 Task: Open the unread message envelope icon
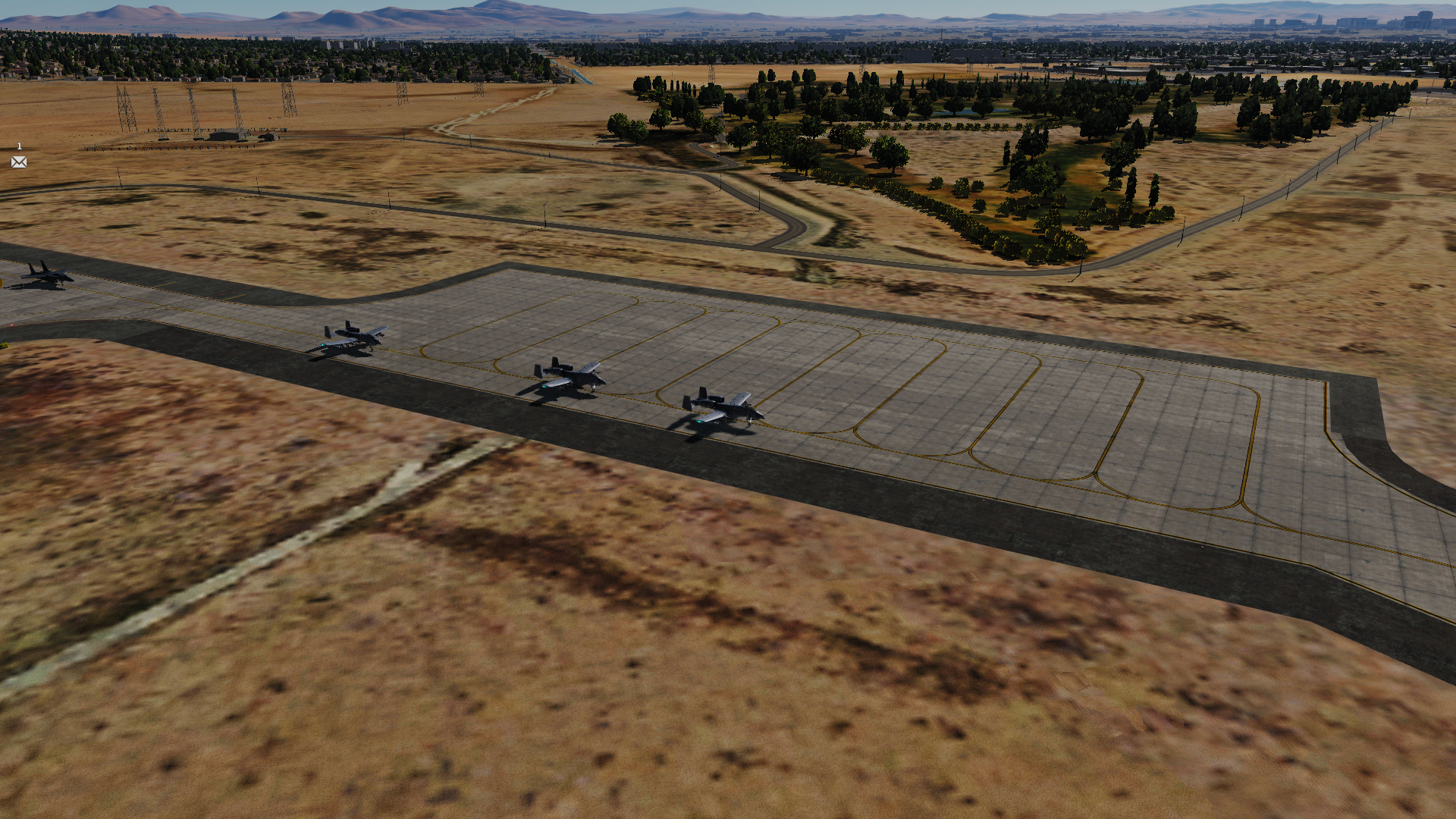pos(19,162)
